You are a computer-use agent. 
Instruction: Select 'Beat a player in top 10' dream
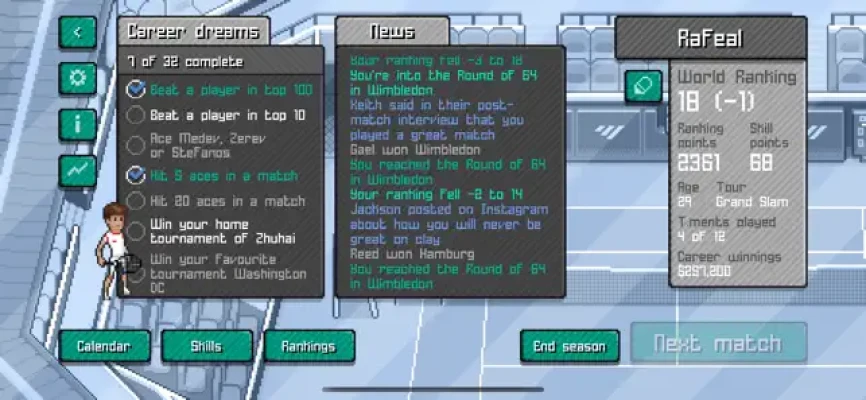pyautogui.click(x=227, y=115)
